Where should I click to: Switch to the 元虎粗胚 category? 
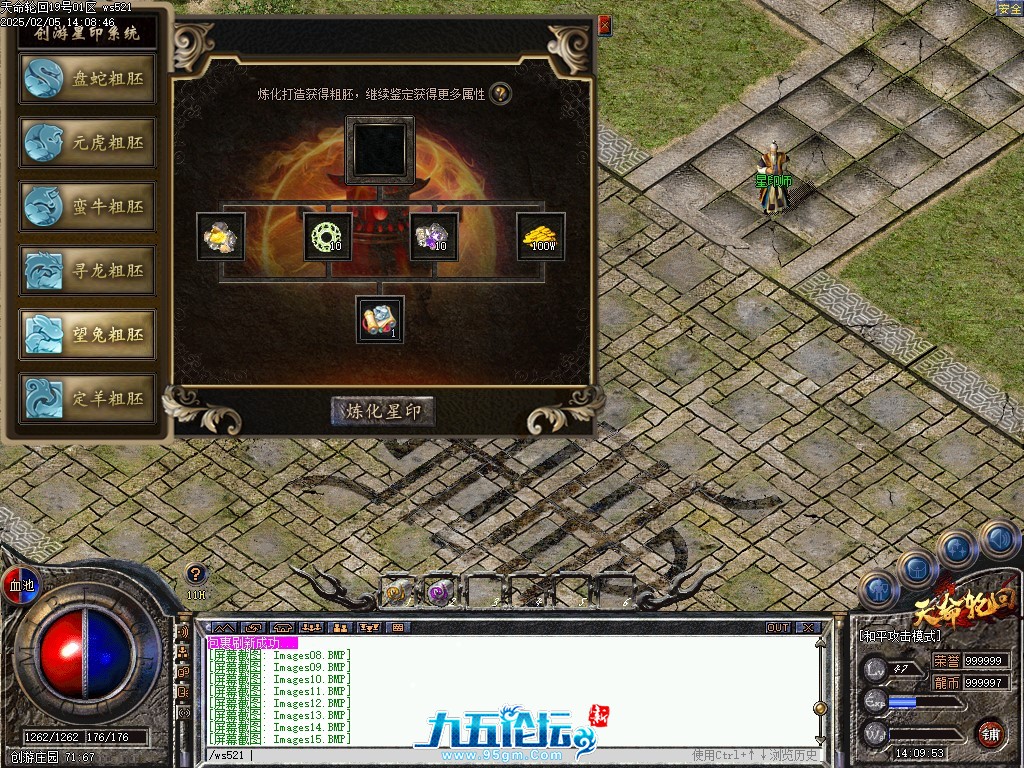click(x=89, y=143)
